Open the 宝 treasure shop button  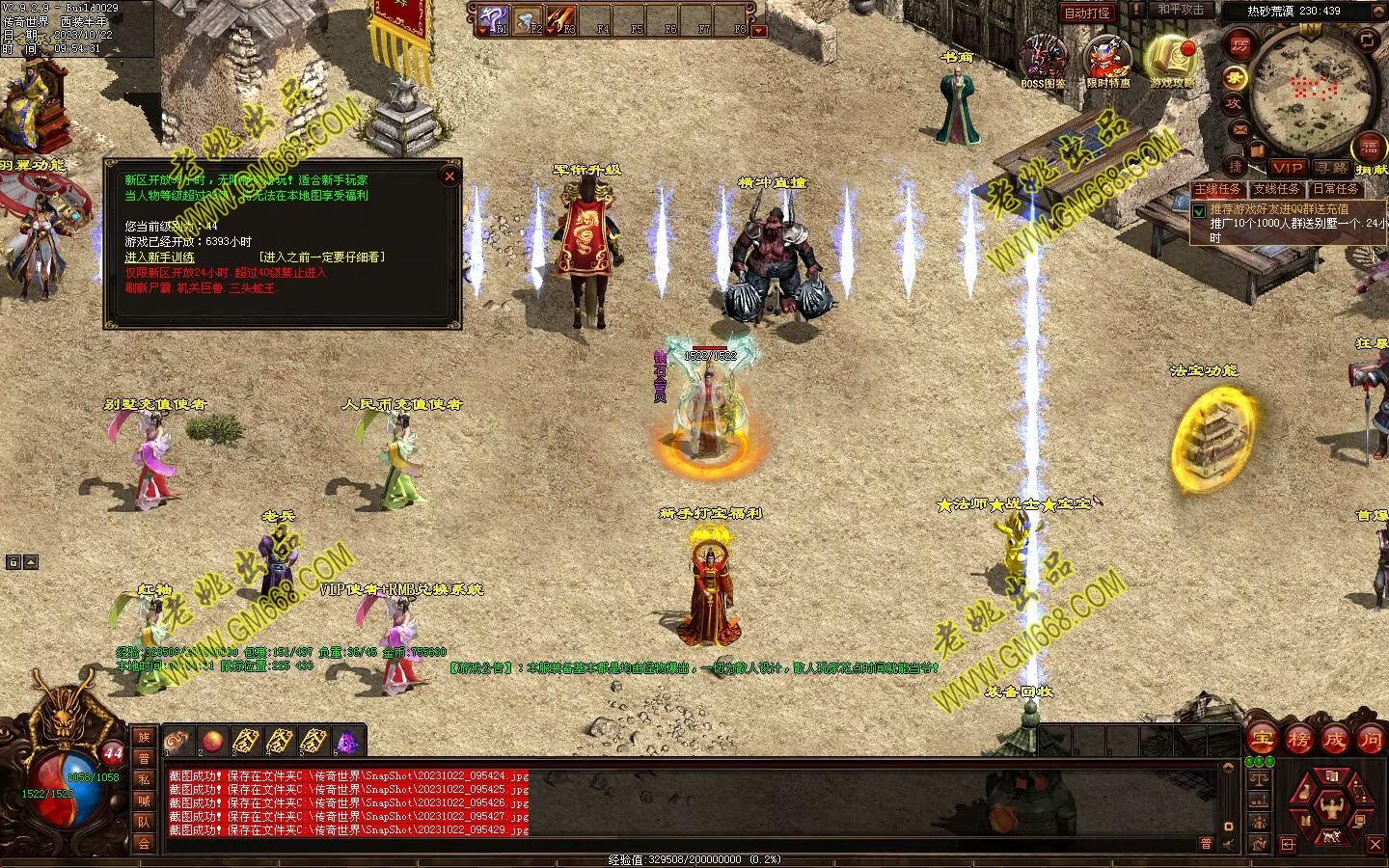point(1261,740)
